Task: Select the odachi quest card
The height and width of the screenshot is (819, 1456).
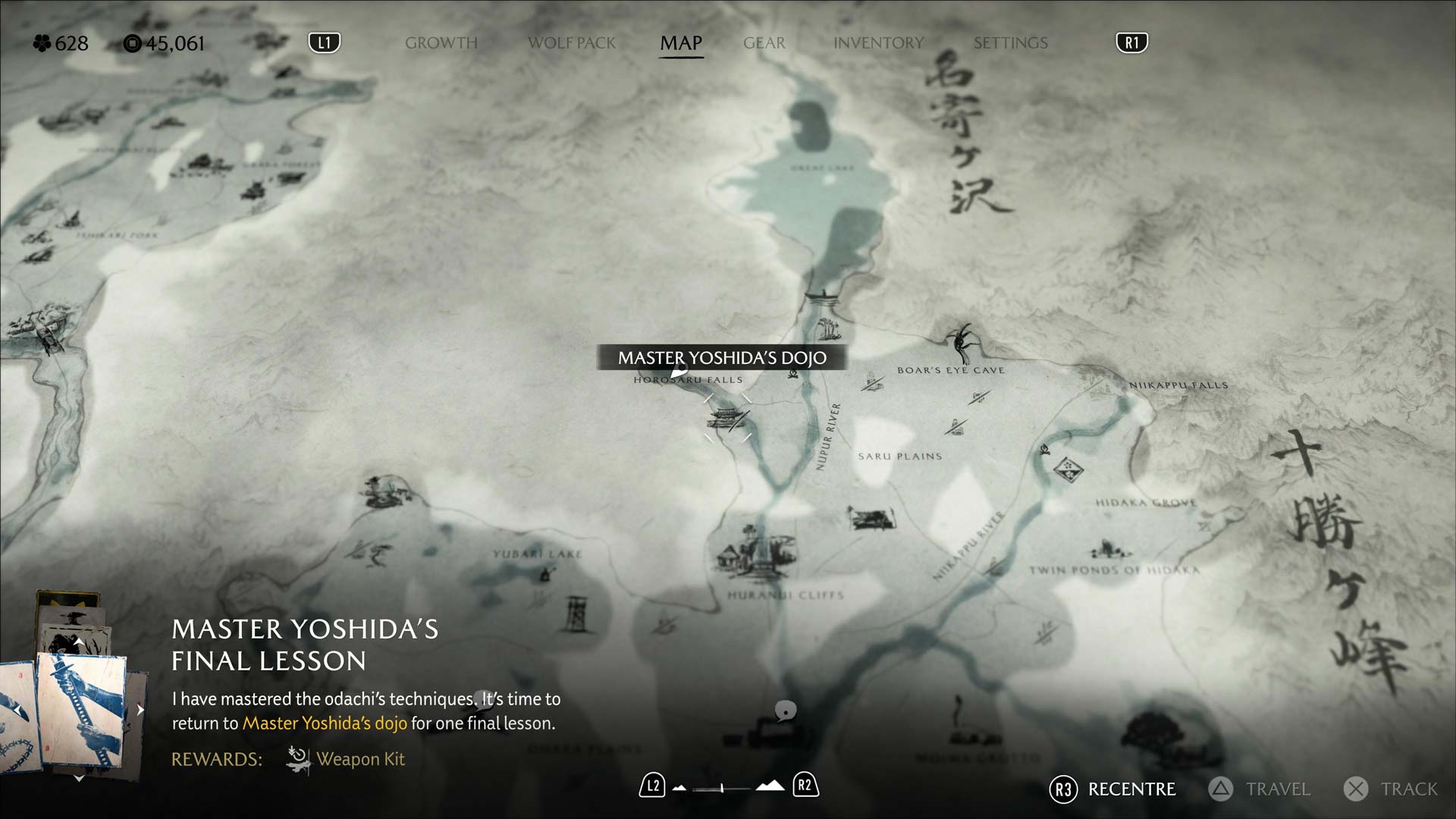Action: click(x=80, y=711)
